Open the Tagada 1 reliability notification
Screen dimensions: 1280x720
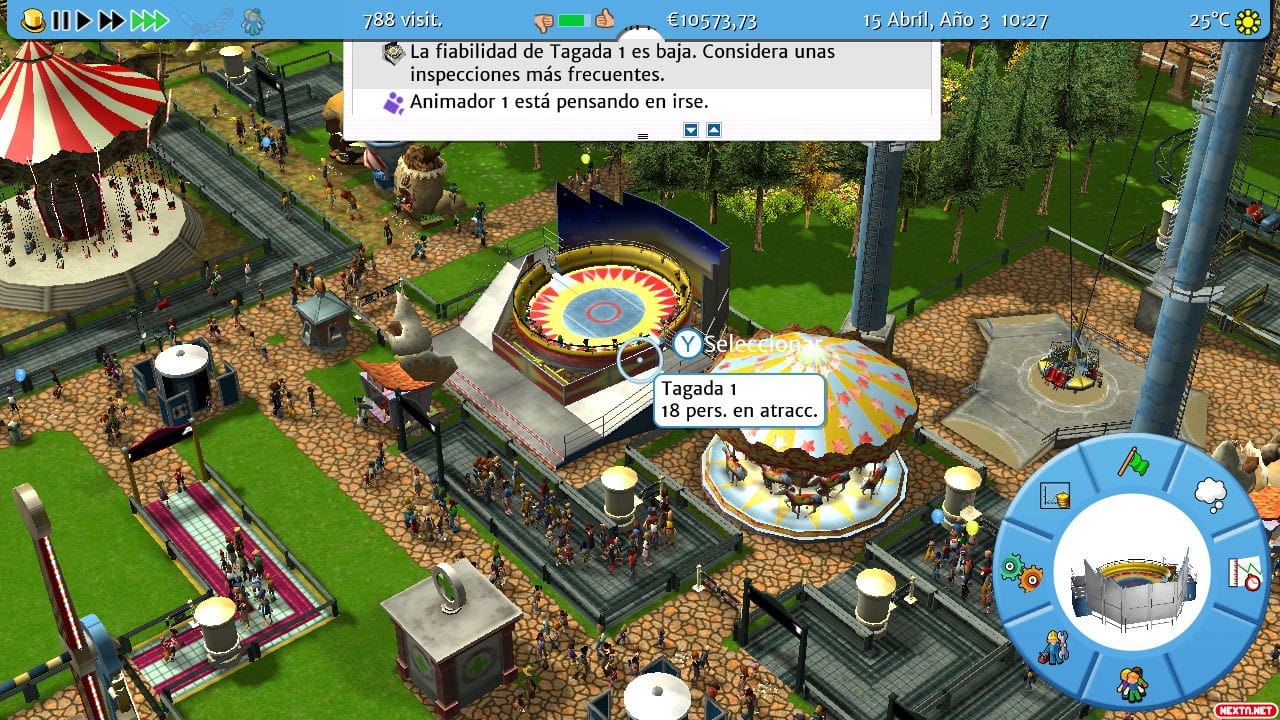click(620, 61)
